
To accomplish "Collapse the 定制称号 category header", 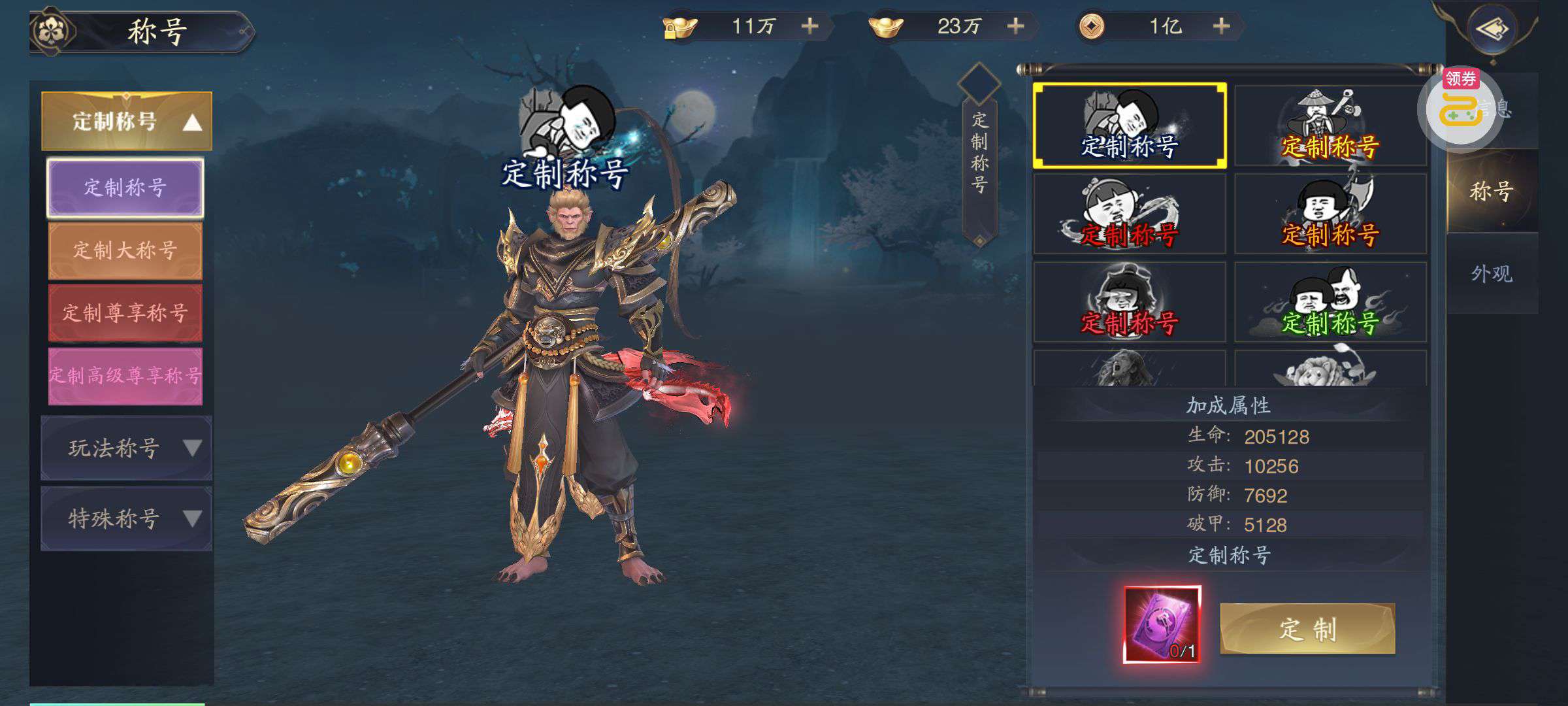I will point(127,122).
